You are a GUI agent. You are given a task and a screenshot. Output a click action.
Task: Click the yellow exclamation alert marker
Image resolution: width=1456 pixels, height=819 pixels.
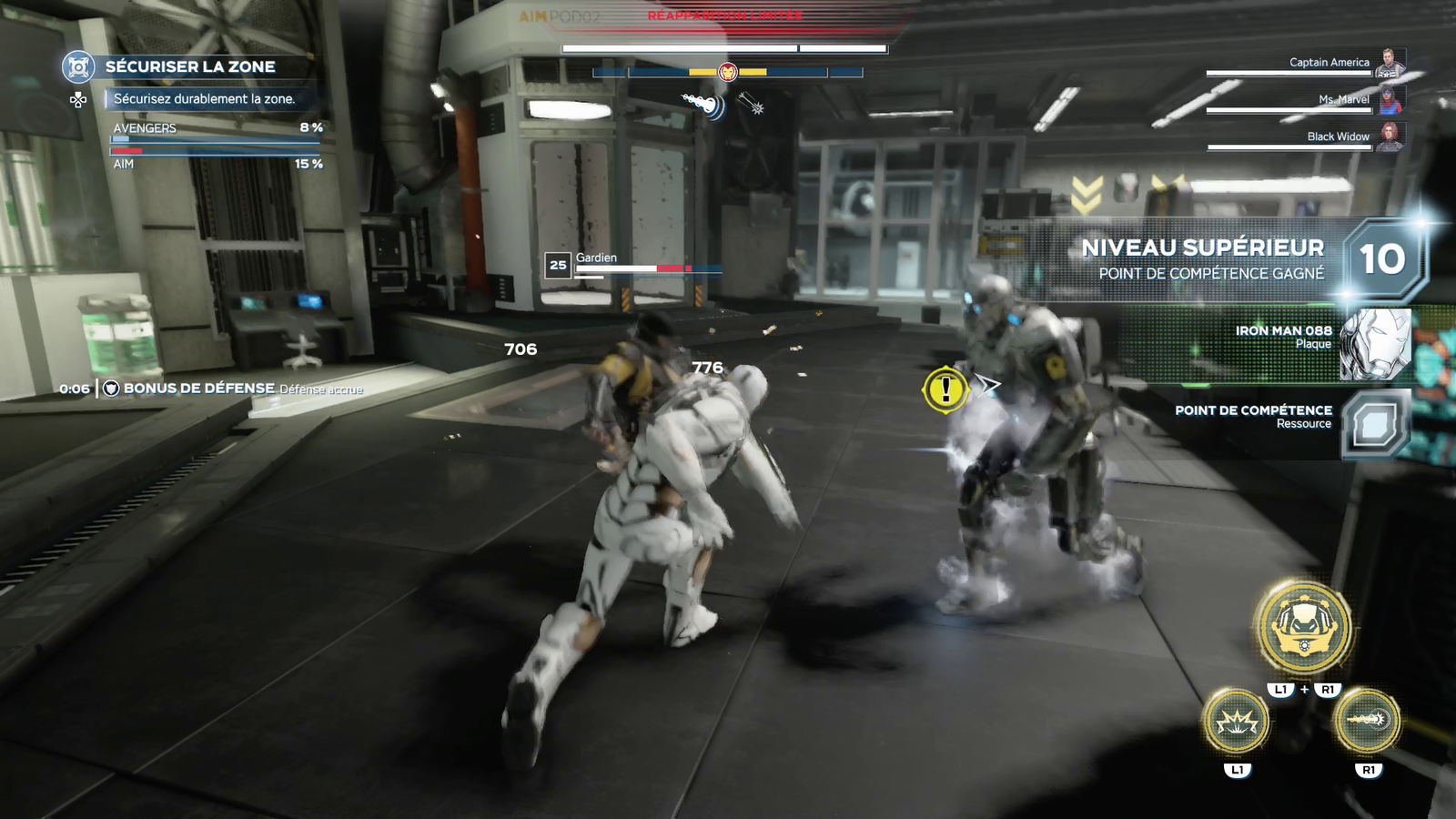click(945, 390)
